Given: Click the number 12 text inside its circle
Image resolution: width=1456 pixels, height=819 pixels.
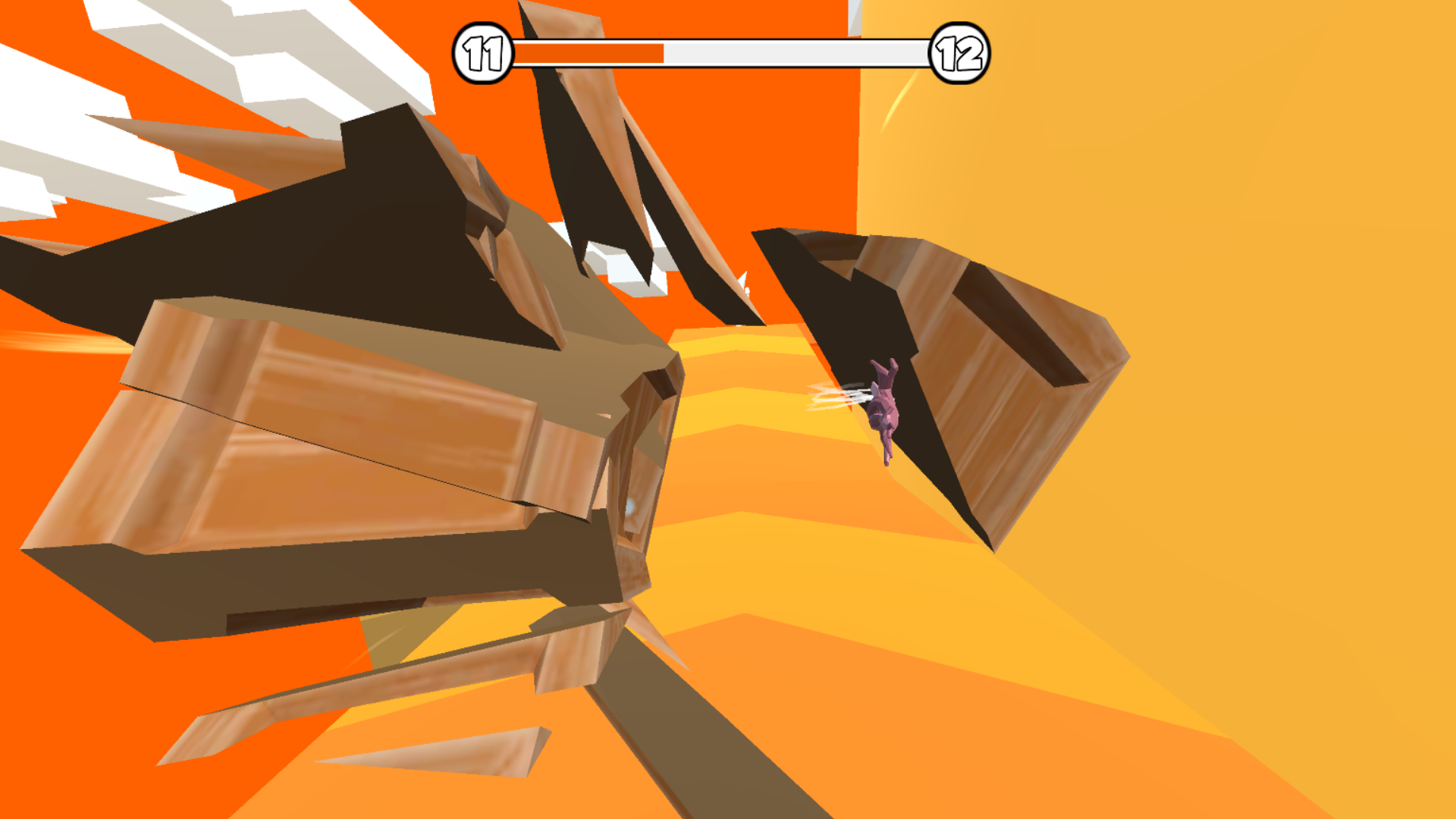Looking at the screenshot, I should [x=958, y=52].
